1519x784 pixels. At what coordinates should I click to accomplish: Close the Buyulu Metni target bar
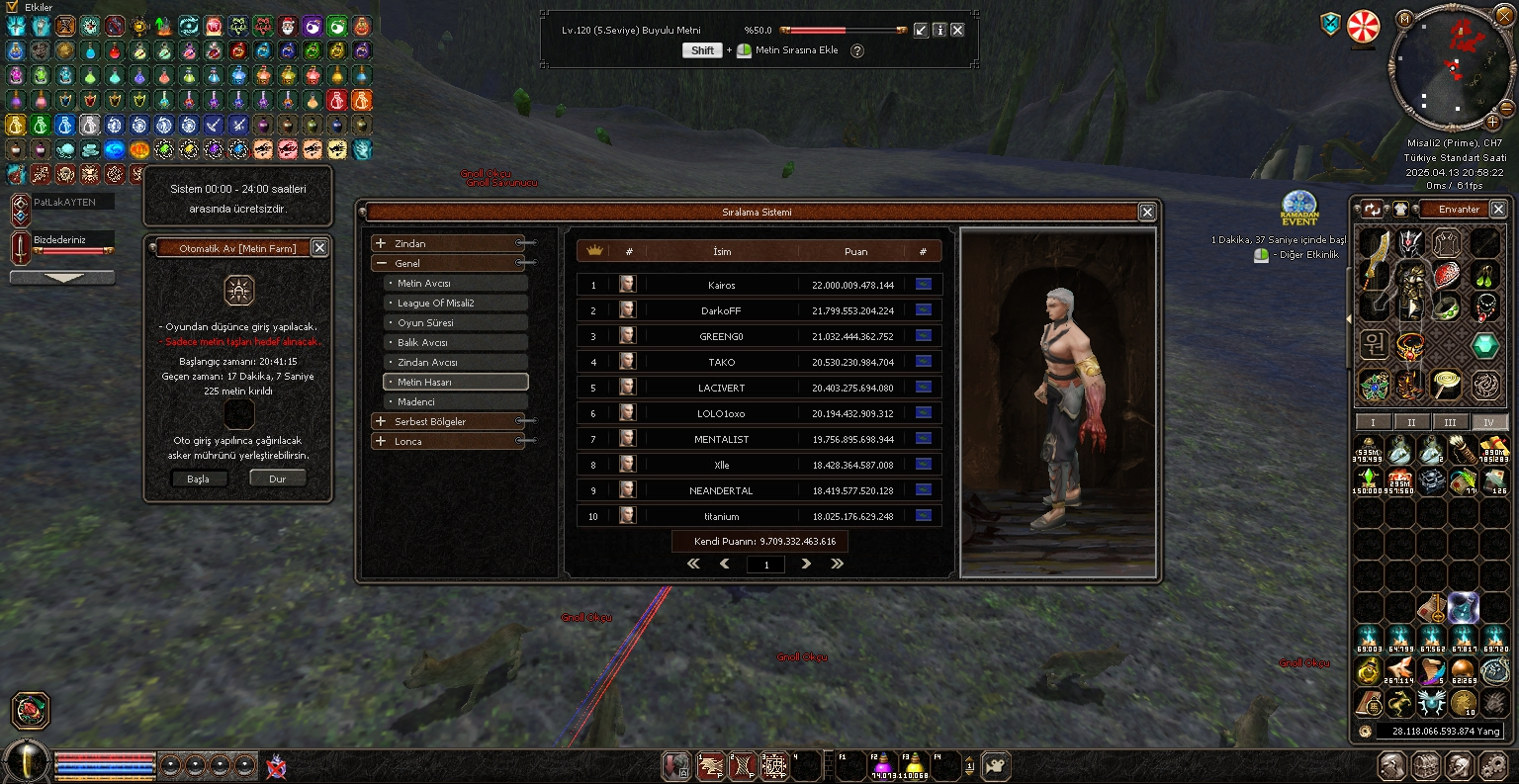pos(957,31)
